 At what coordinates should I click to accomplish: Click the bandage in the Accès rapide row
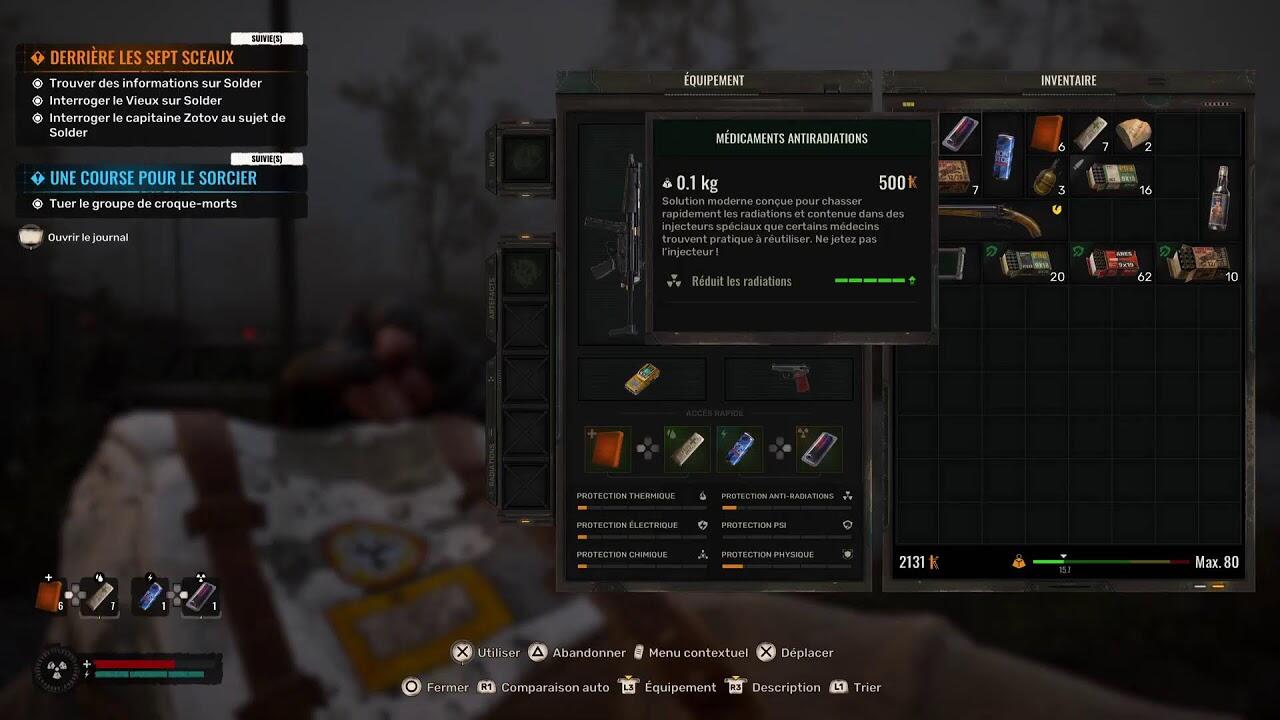point(687,450)
